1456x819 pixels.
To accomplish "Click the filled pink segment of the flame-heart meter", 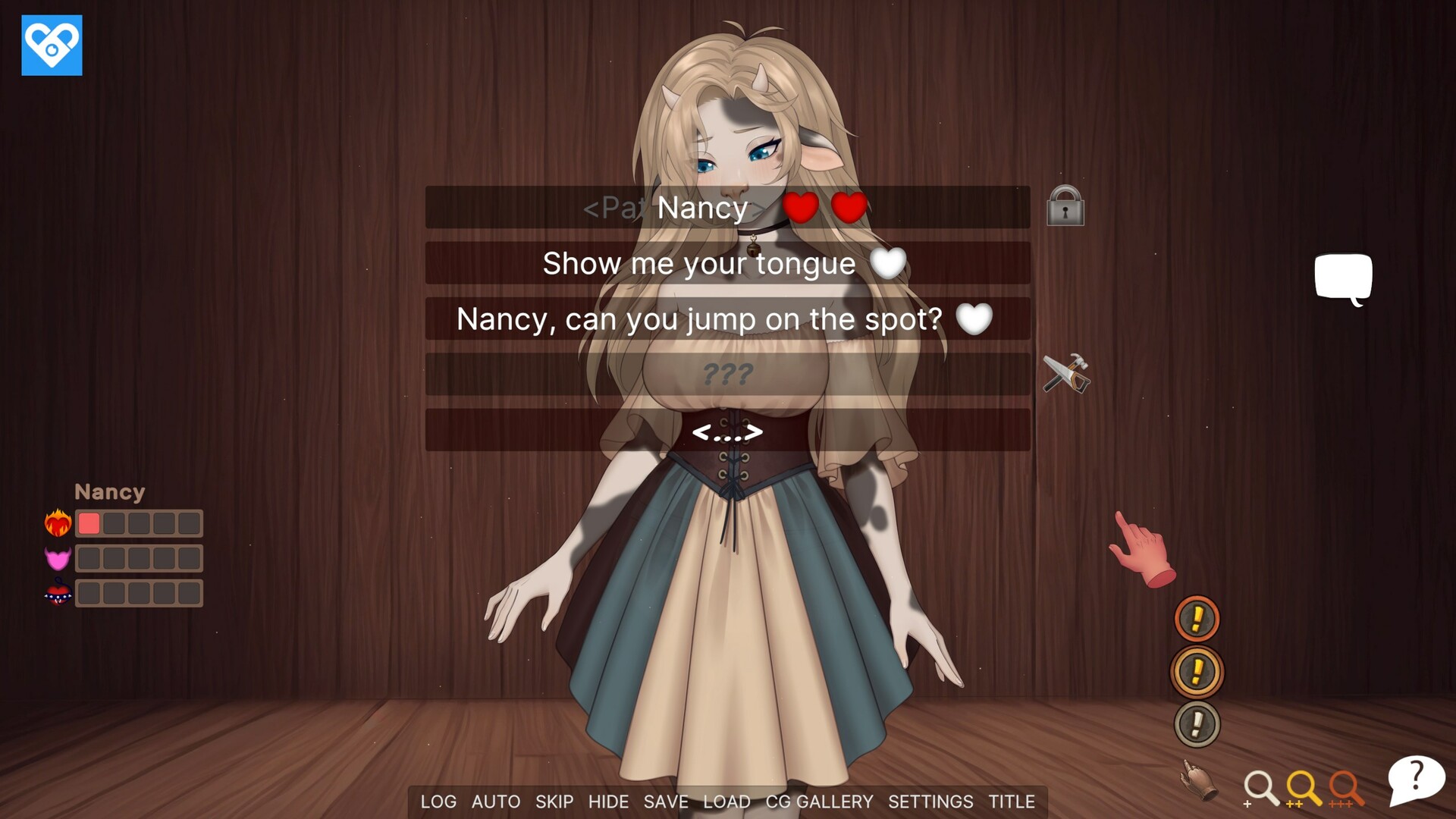I will coord(89,523).
